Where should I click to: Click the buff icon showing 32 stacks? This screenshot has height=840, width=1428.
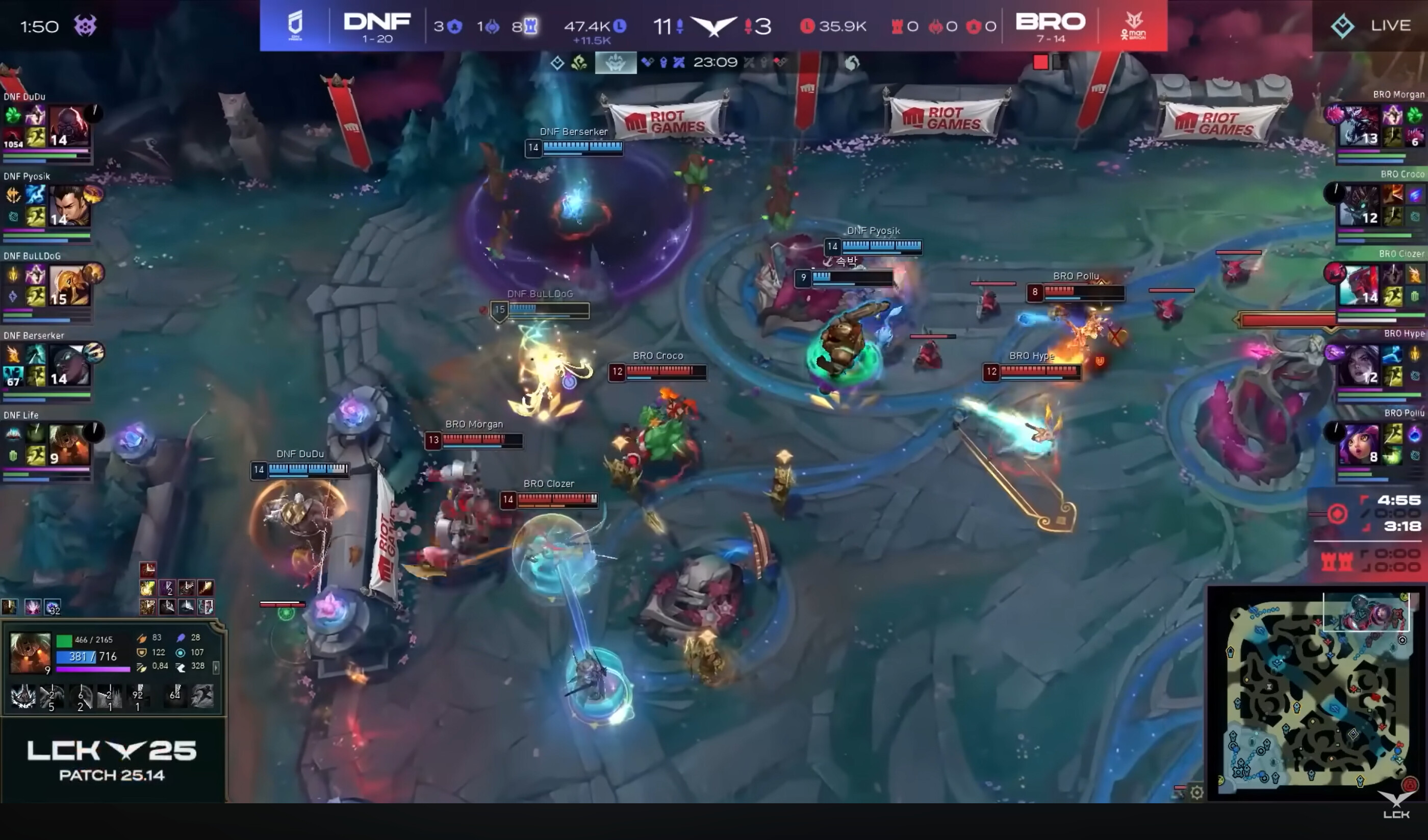[x=53, y=607]
